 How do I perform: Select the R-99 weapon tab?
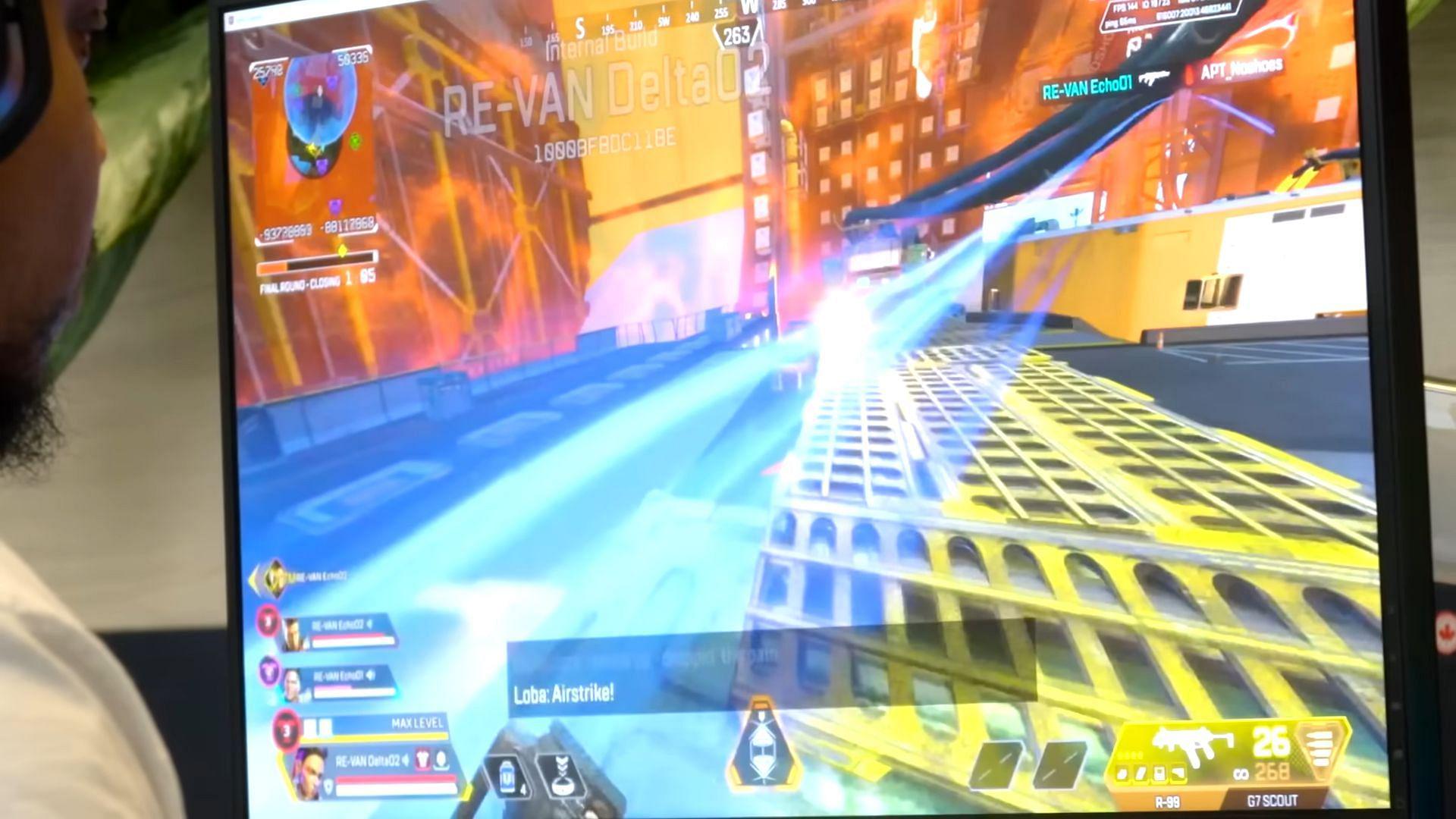coord(1167,800)
